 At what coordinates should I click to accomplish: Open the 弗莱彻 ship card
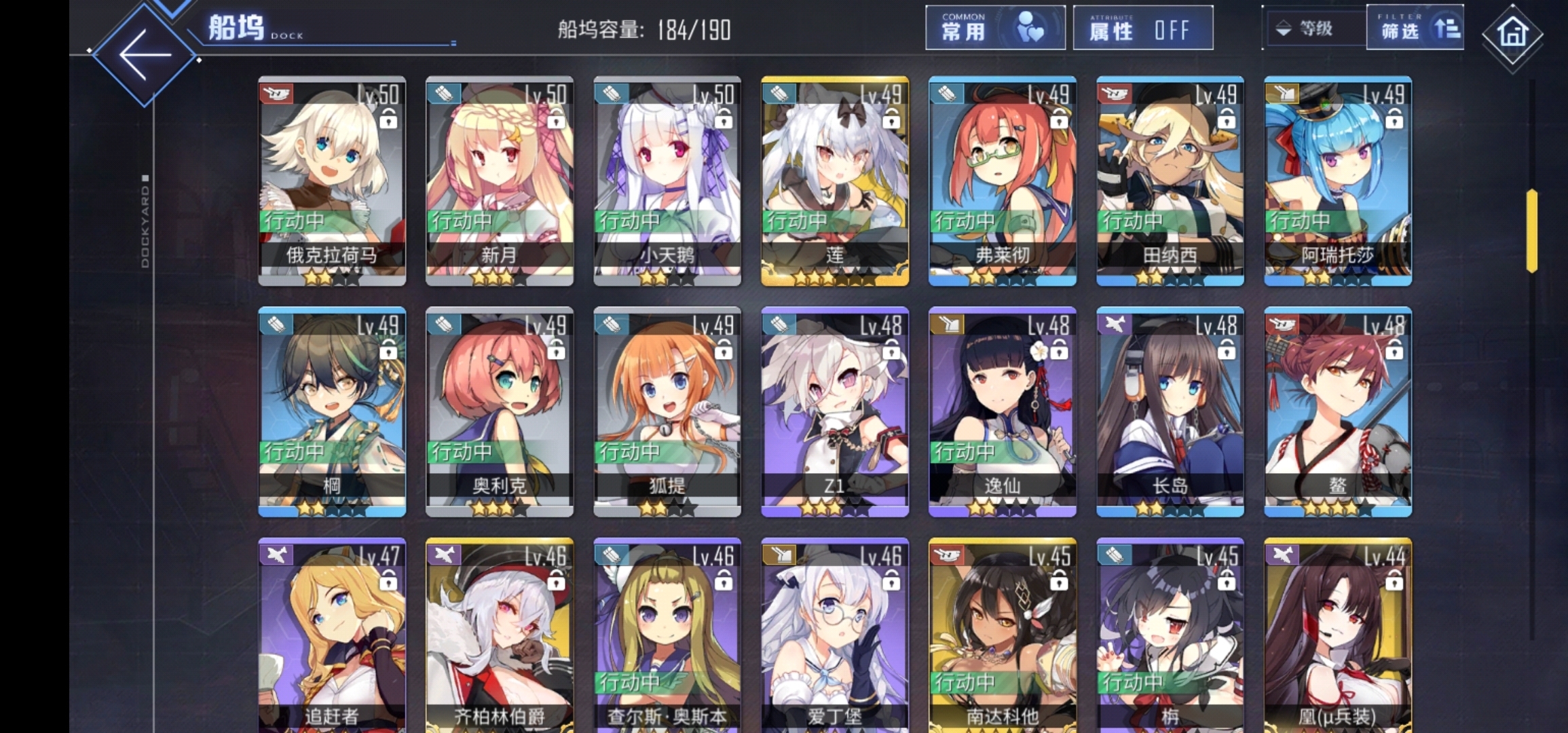click(x=1003, y=181)
